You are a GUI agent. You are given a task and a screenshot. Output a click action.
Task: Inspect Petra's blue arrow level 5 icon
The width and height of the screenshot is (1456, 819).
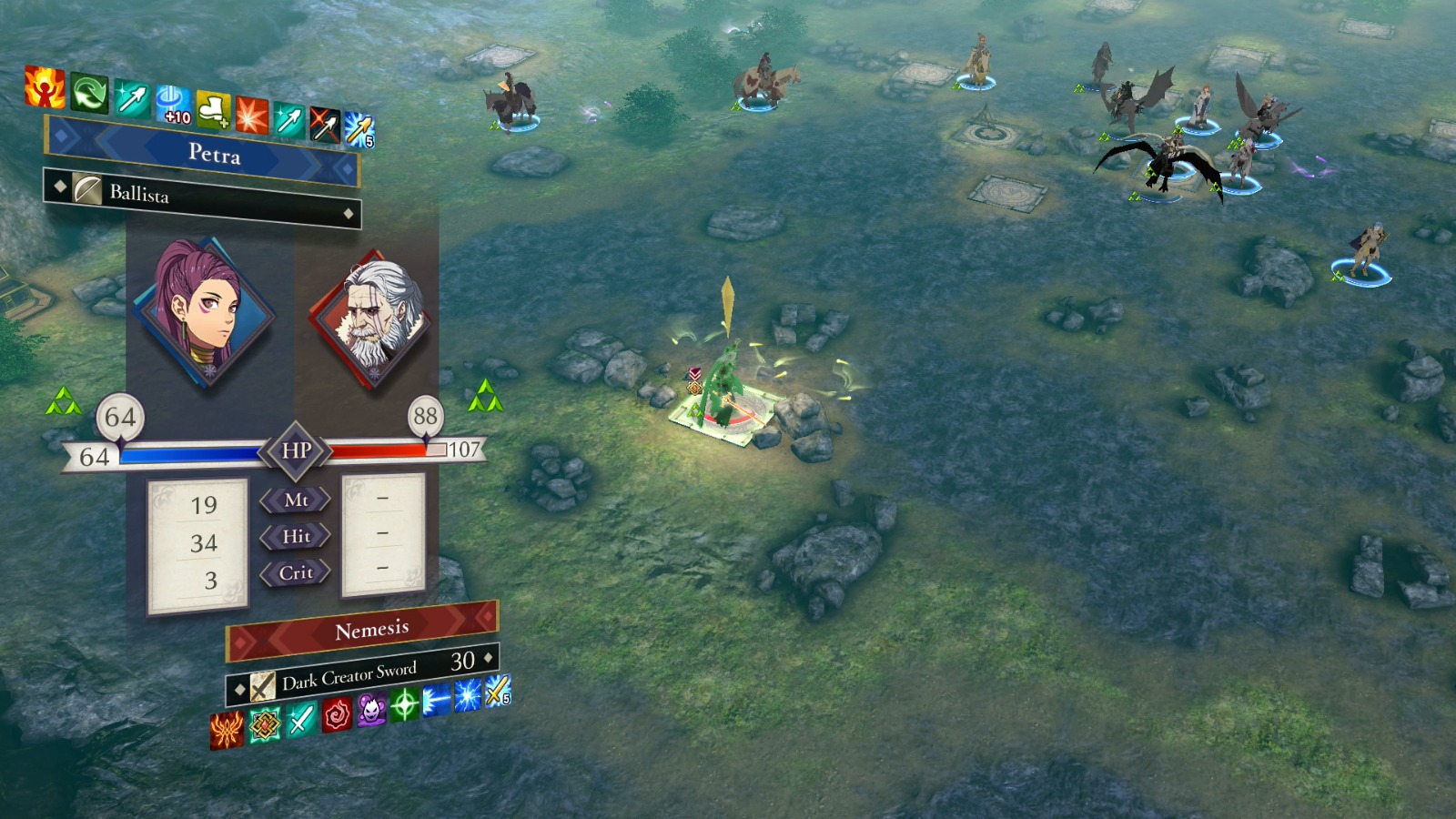coord(359,130)
